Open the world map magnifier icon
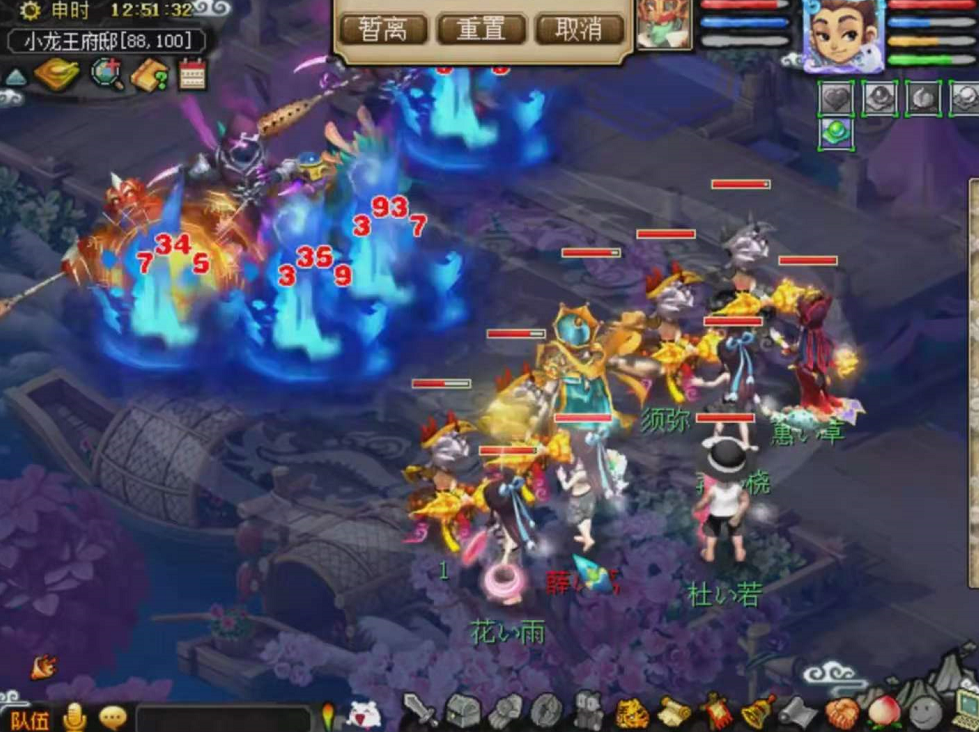 click(106, 73)
